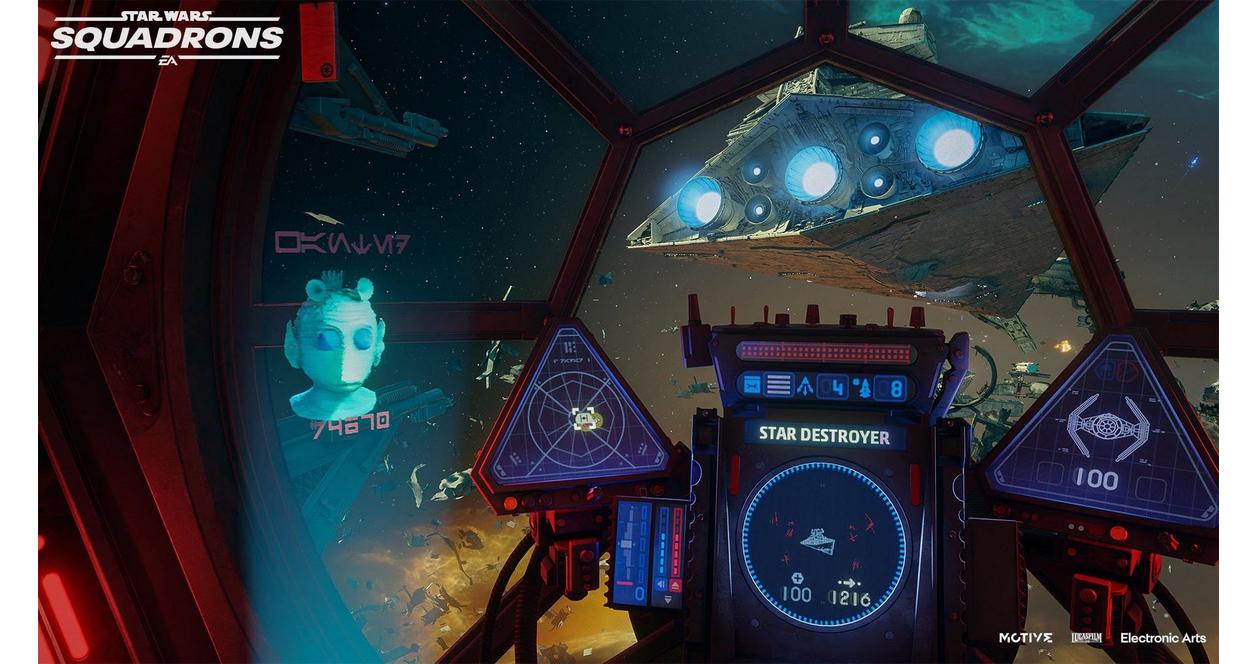
Task: Select the holographic comms pilot portrait
Action: (x=334, y=346)
